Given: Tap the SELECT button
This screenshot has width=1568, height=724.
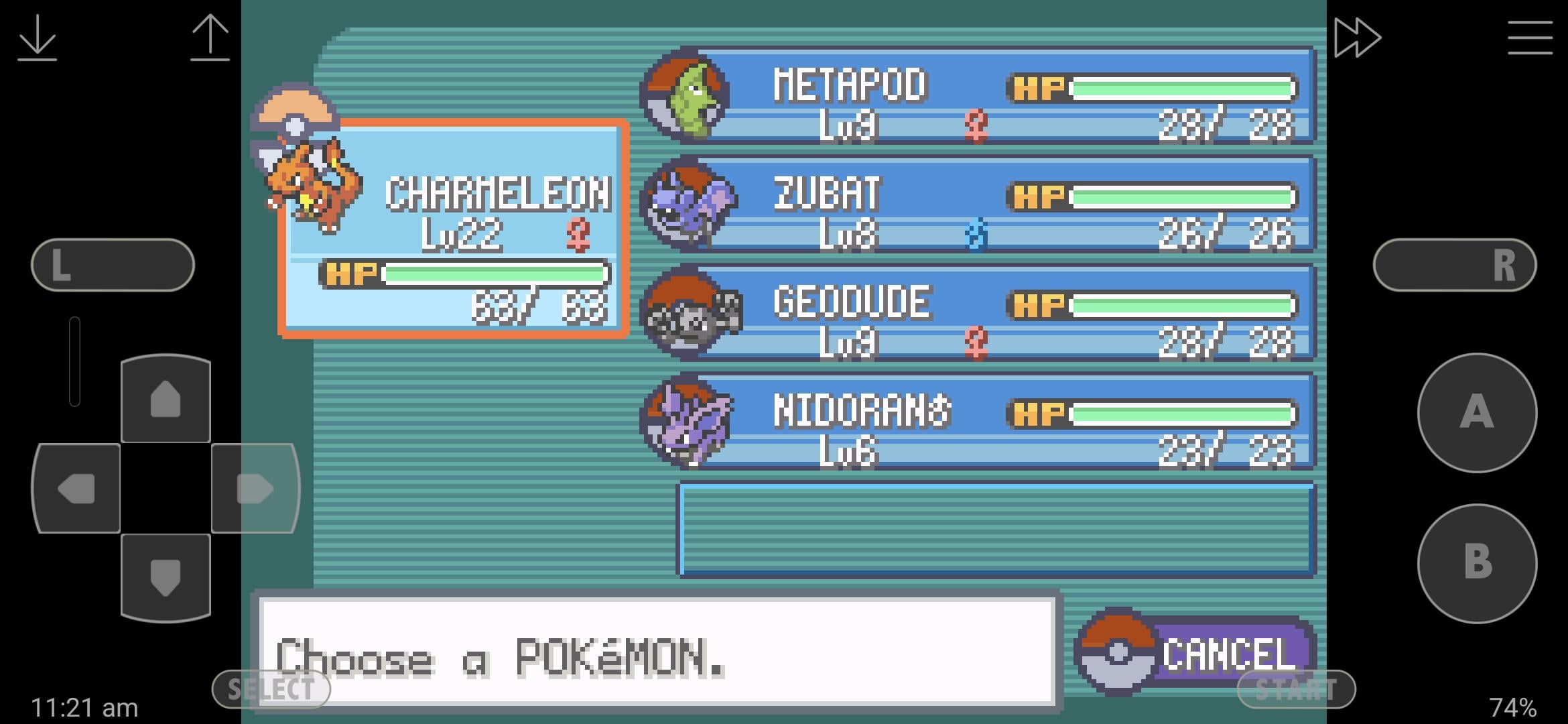Looking at the screenshot, I should pyautogui.click(x=271, y=689).
